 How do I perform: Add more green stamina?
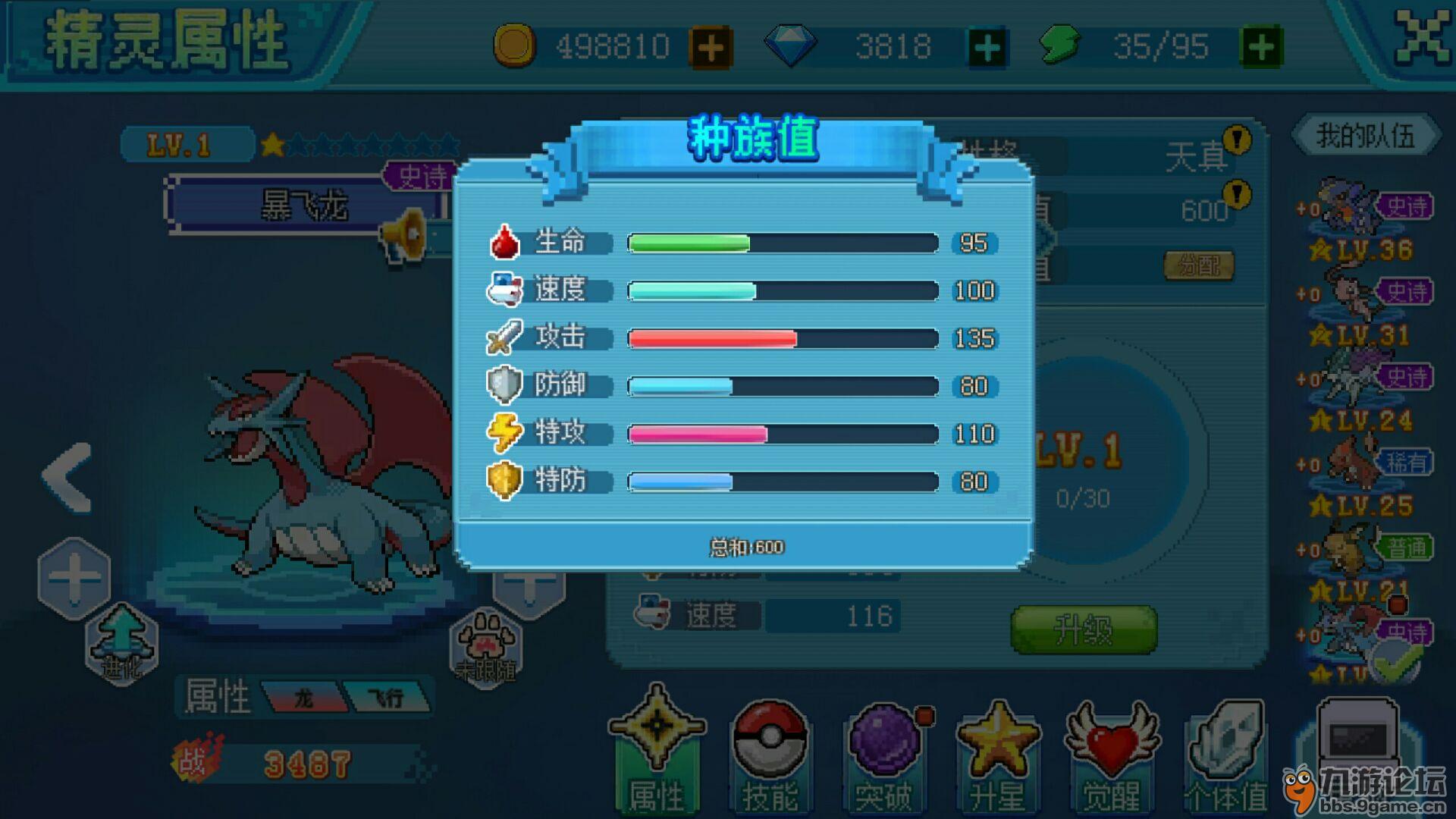(x=1260, y=48)
